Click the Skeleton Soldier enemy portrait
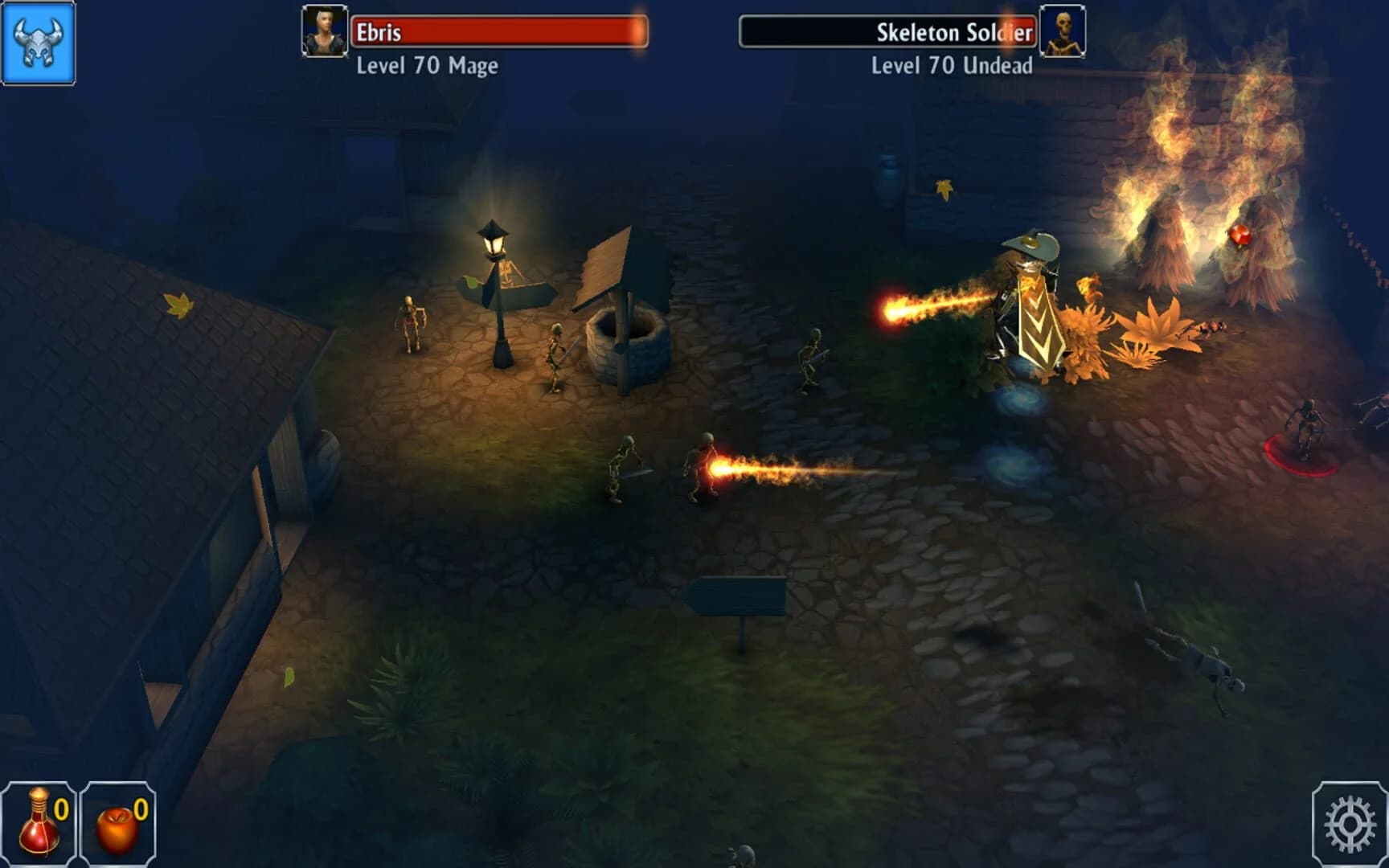 (x=1063, y=34)
